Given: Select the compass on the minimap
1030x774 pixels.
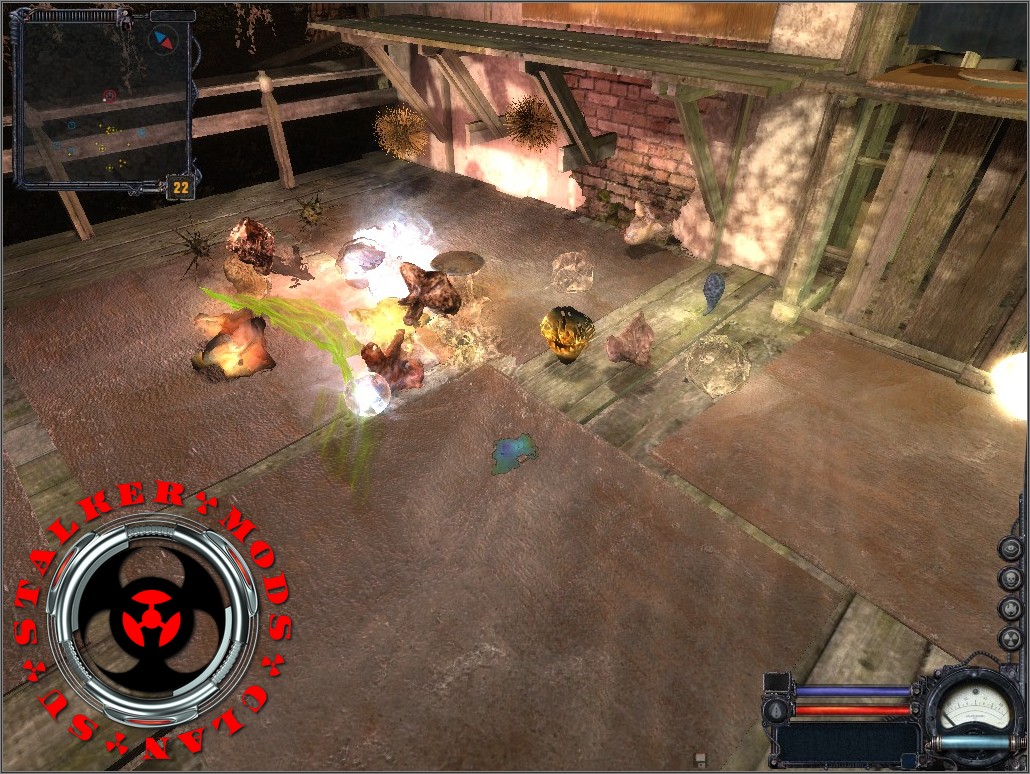Looking at the screenshot, I should tap(160, 40).
